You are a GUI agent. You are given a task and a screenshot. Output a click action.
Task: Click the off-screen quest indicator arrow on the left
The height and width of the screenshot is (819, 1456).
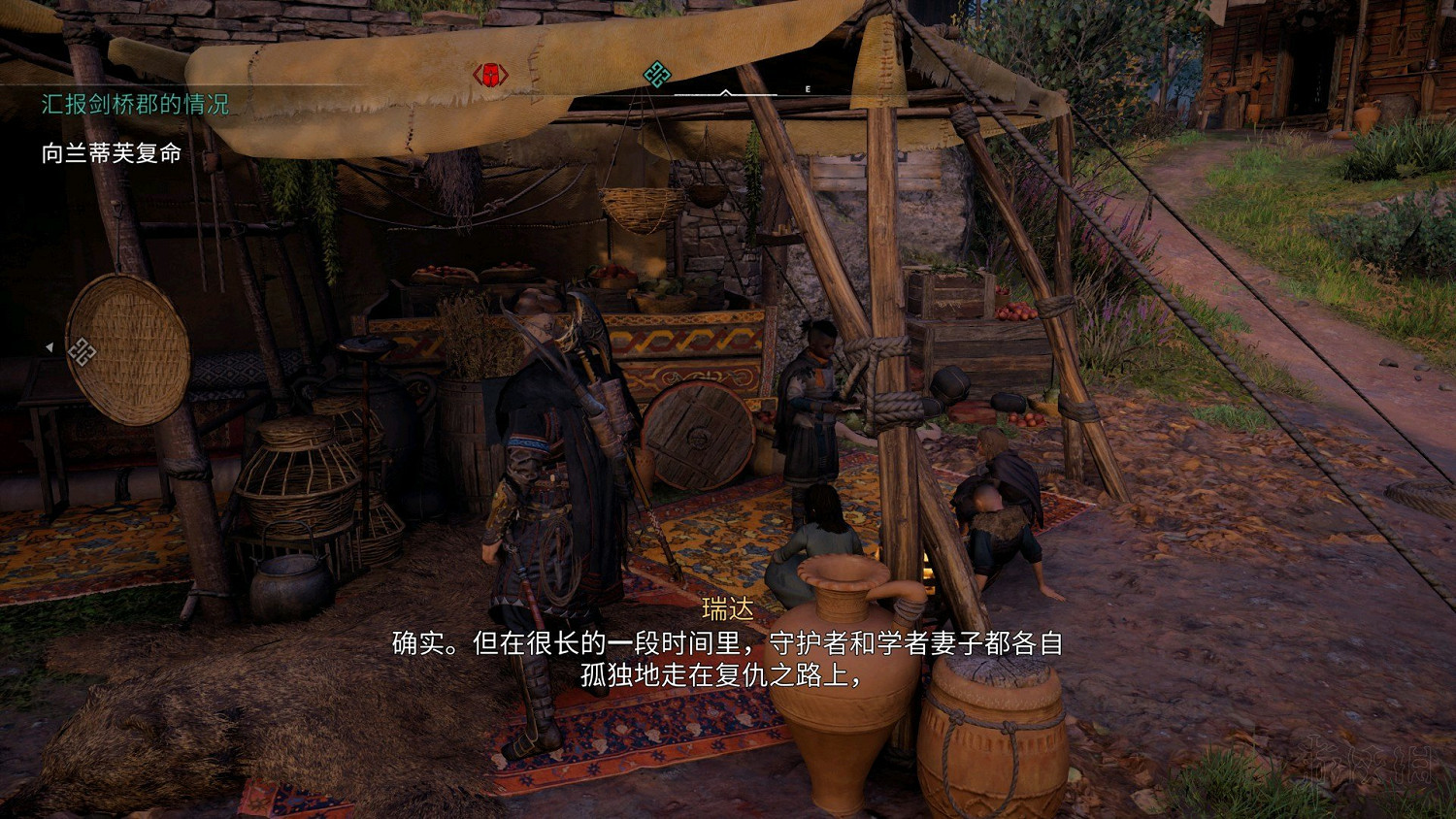pos(49,345)
